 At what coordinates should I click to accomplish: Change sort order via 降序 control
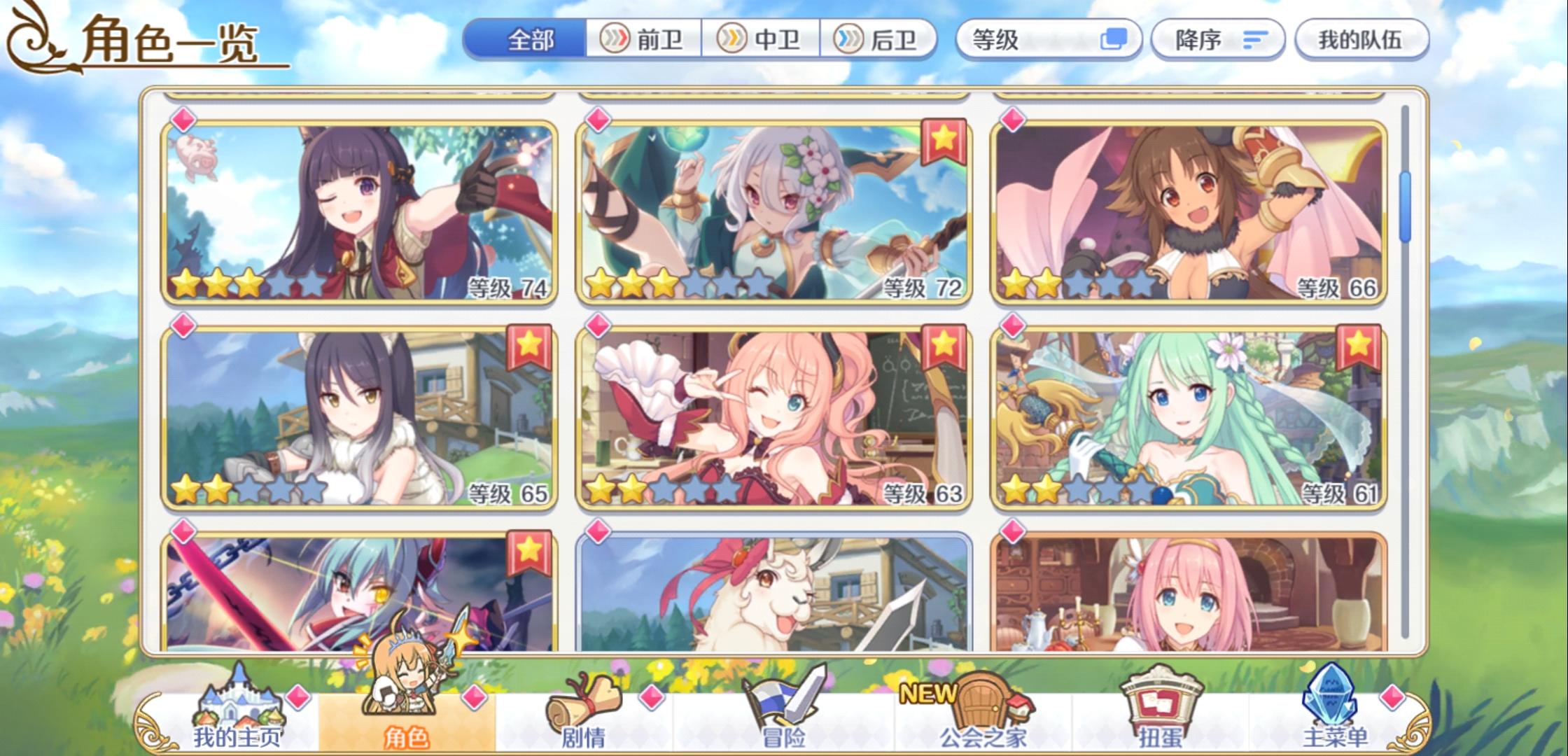1216,40
